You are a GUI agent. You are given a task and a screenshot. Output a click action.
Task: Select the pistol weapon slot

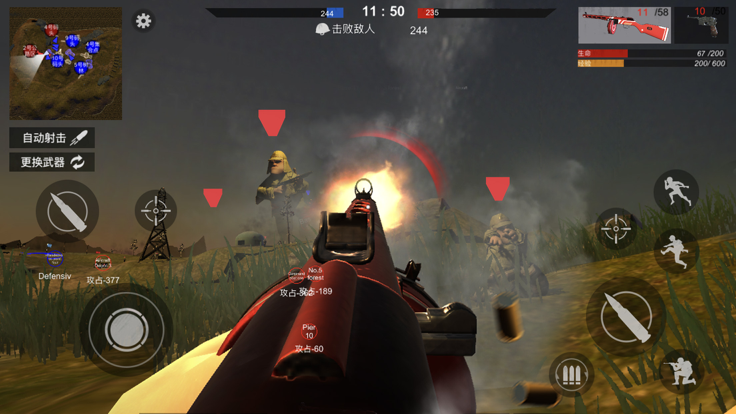tap(705, 25)
